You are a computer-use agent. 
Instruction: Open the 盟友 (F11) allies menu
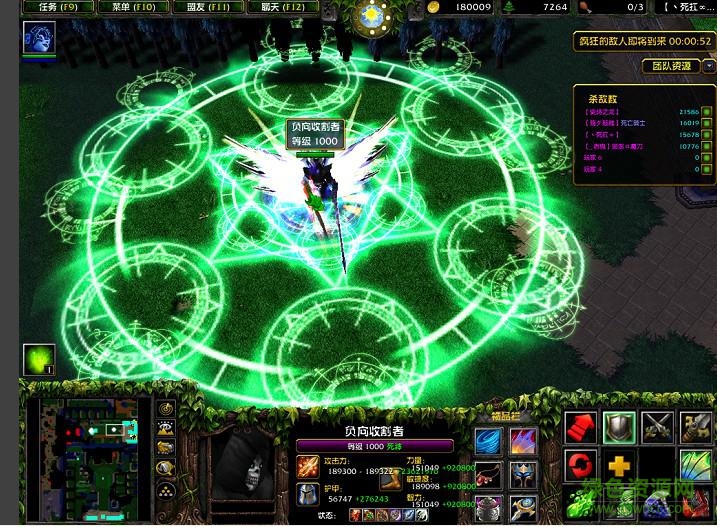point(207,7)
